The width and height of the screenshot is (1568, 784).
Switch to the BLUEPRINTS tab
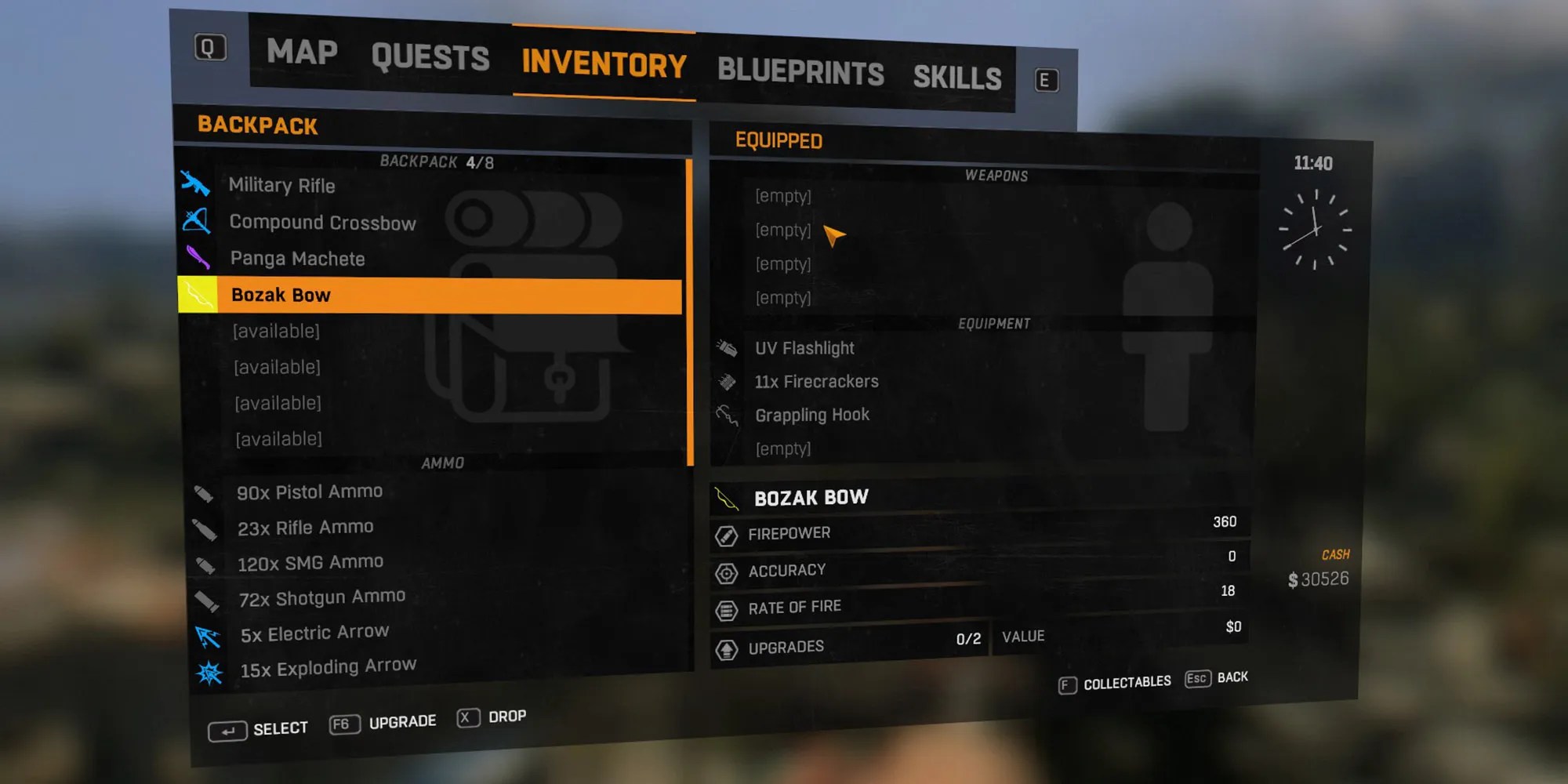(801, 72)
